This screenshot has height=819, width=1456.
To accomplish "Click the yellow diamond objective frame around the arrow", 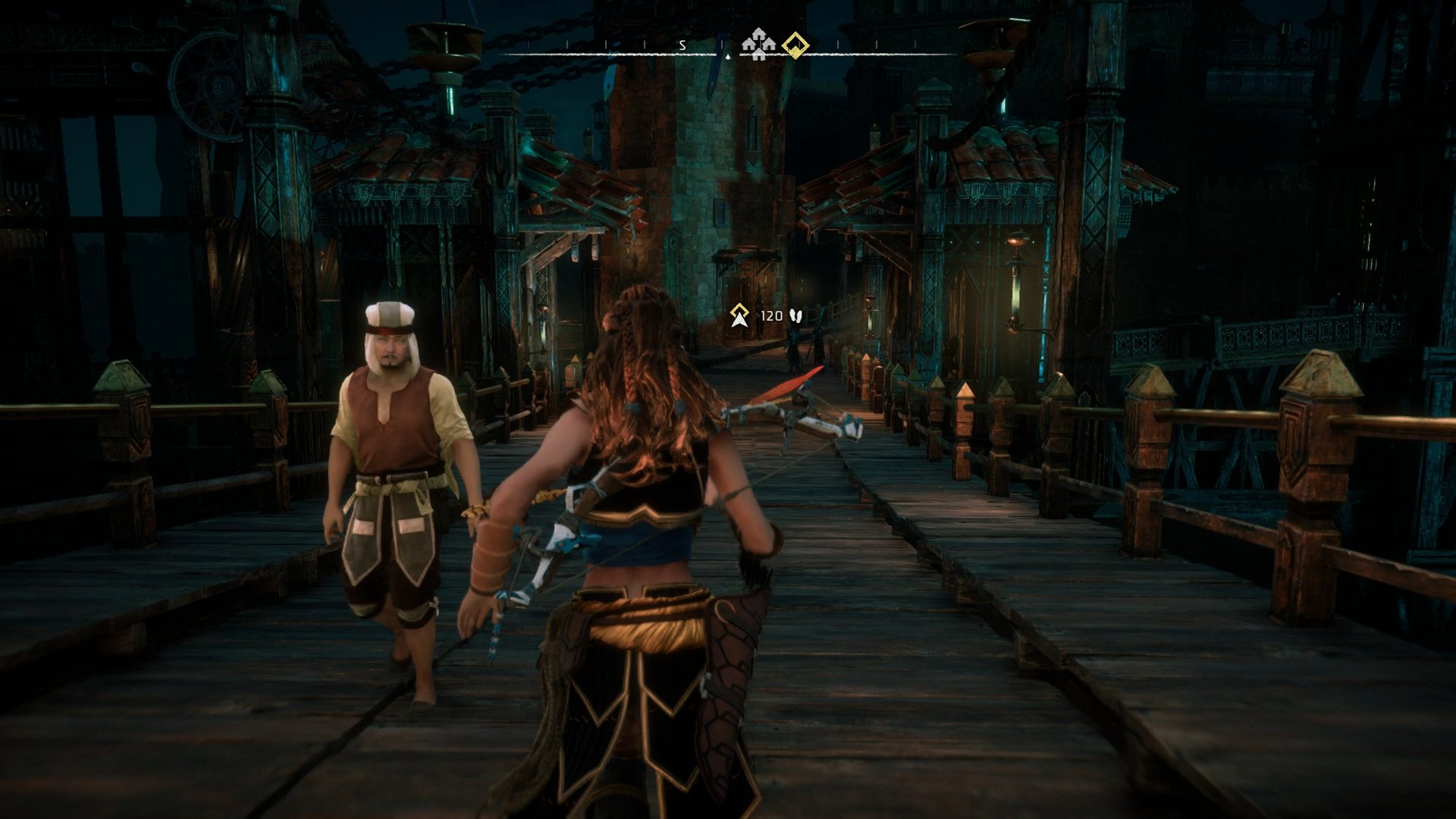I will (739, 309).
